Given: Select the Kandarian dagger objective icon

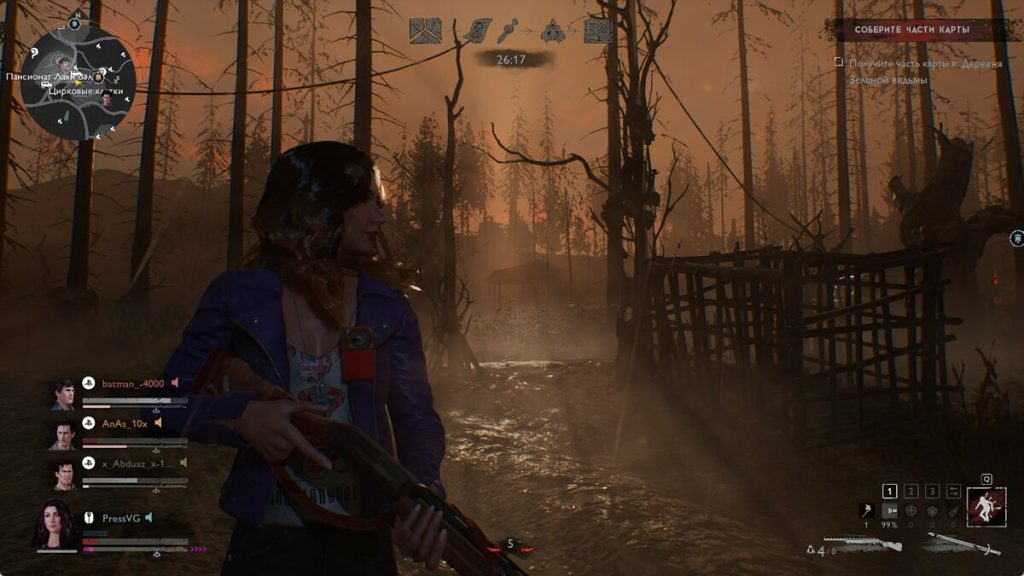Looking at the screenshot, I should coord(511,31).
